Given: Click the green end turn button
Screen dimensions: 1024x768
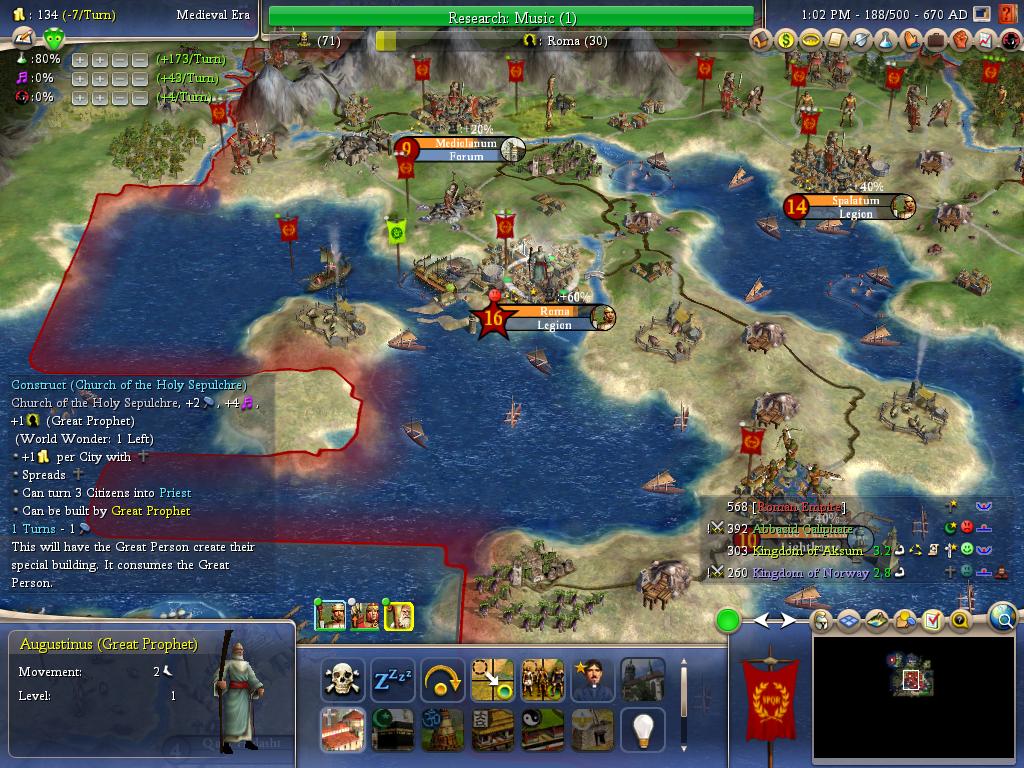Looking at the screenshot, I should point(728,621).
